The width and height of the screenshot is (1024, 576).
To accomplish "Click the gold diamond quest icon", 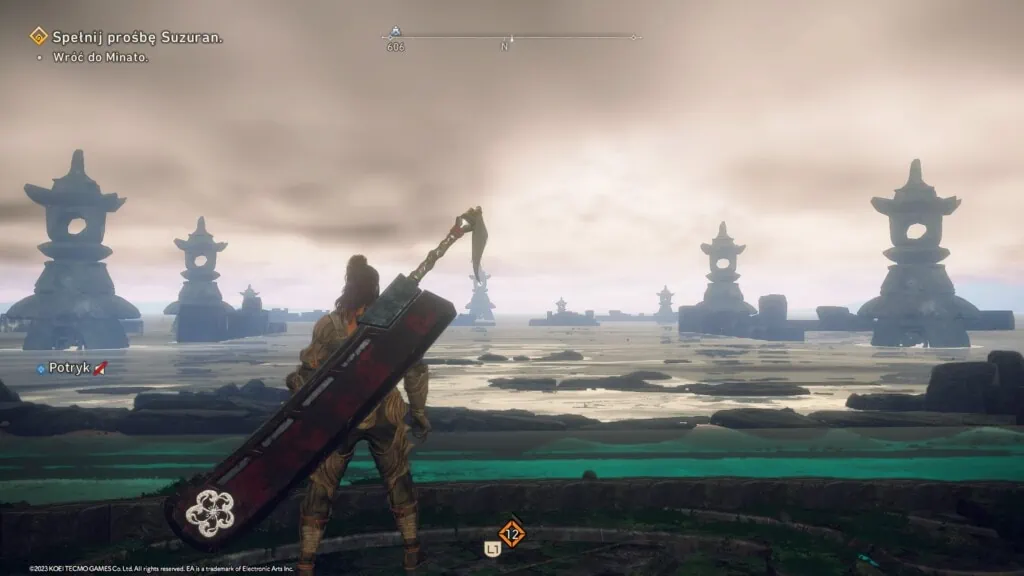I will point(39,36).
